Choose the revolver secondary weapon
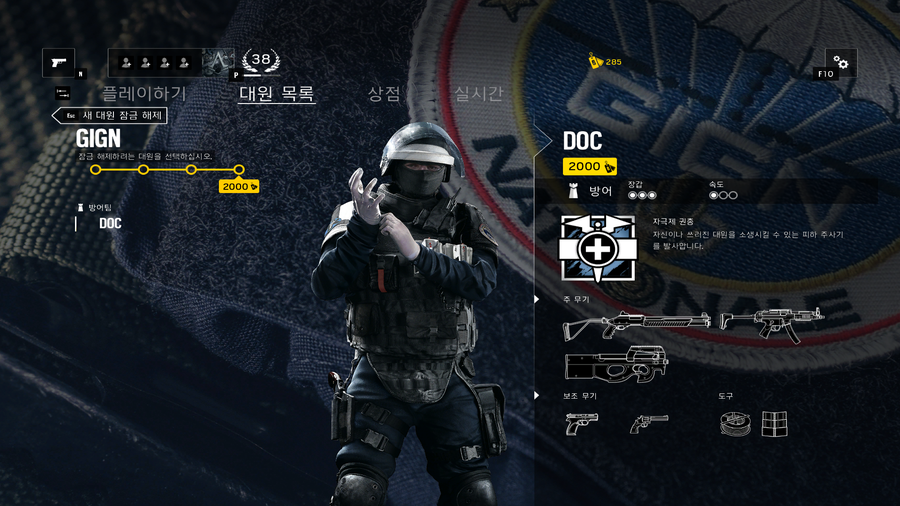 (x=649, y=424)
